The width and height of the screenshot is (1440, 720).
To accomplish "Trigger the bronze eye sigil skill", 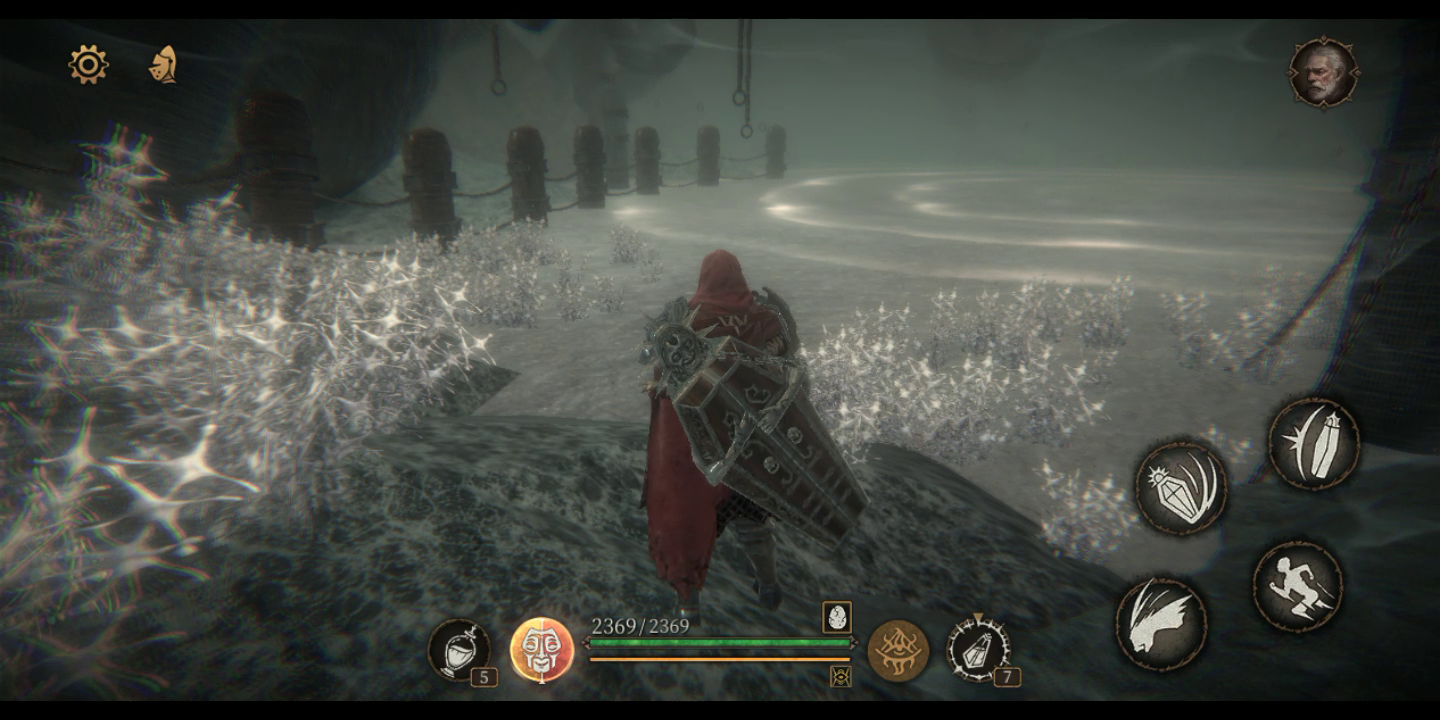I will click(897, 650).
